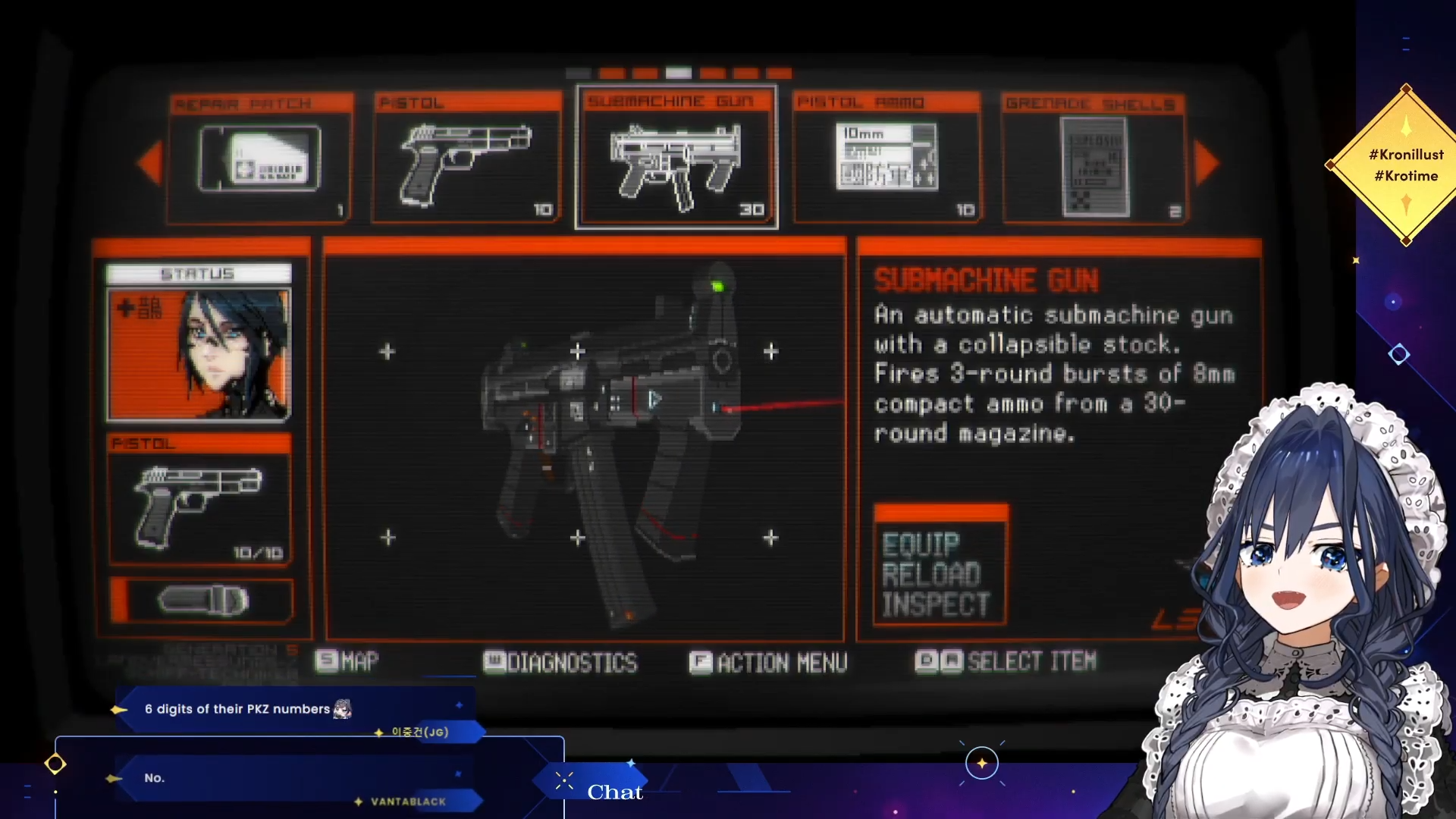1456x819 pixels.
Task: Choose the Submachine Gun inventory slot
Action: pyautogui.click(x=676, y=159)
